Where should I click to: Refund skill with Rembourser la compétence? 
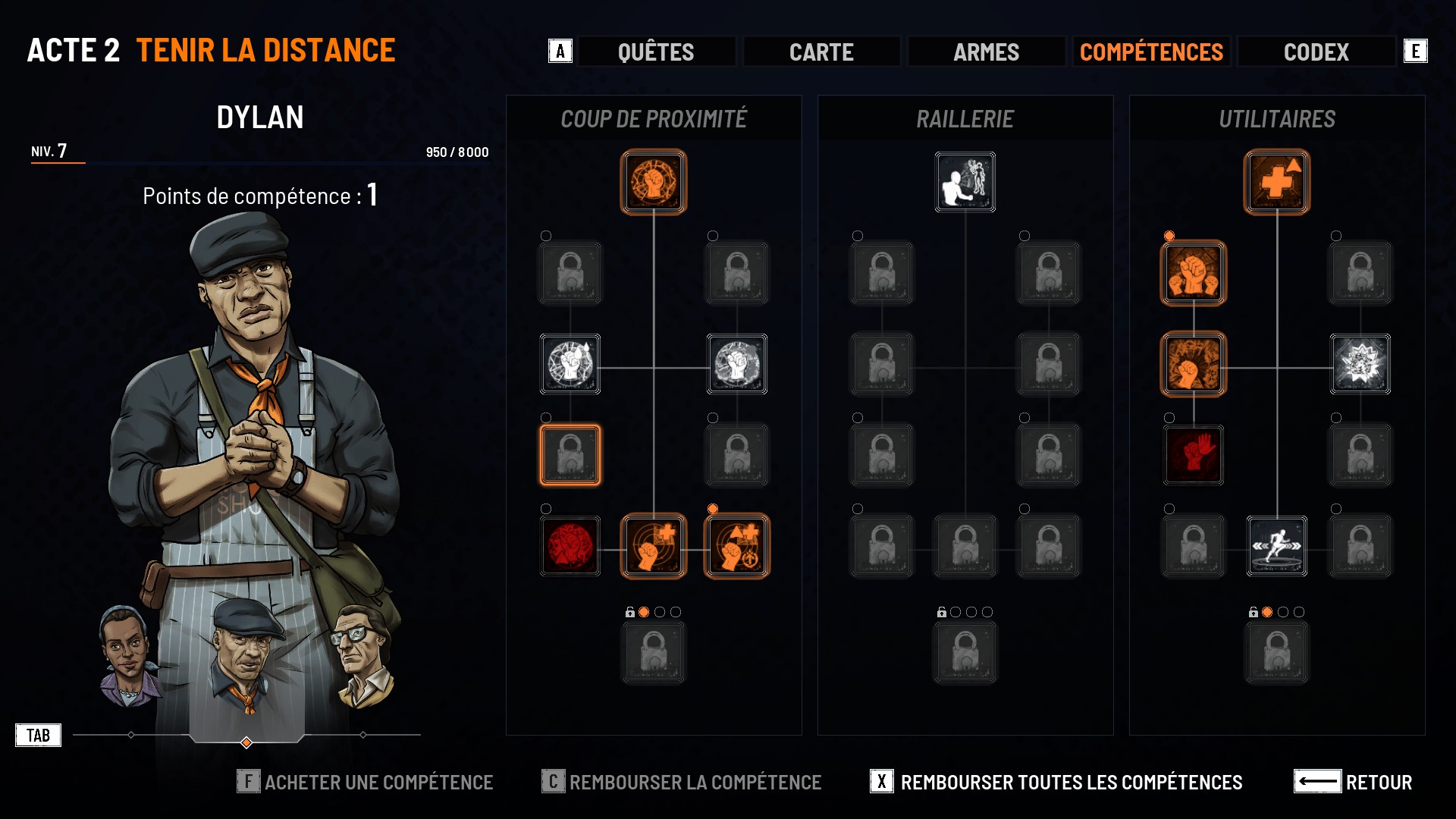pyautogui.click(x=682, y=782)
